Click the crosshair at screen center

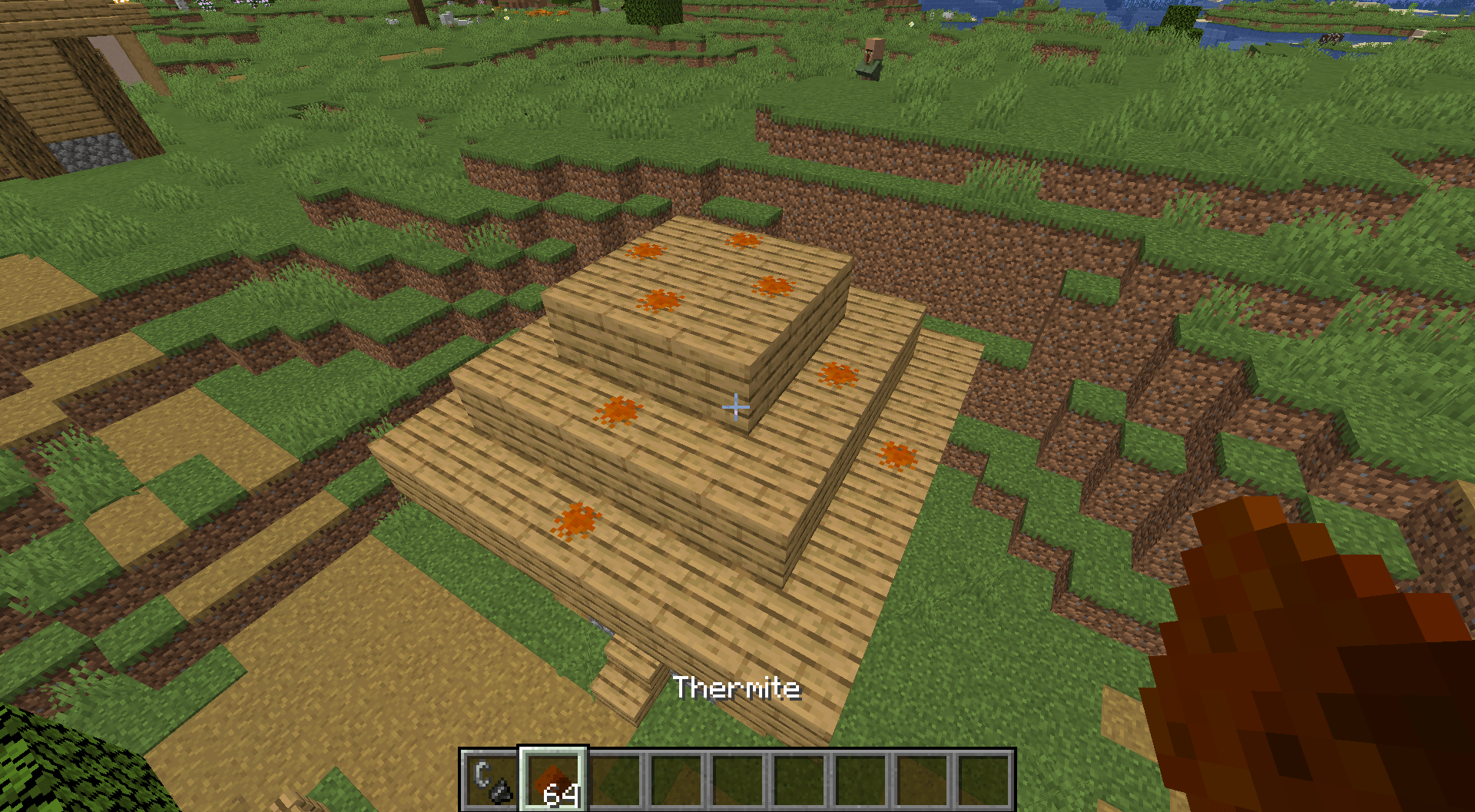(736, 407)
